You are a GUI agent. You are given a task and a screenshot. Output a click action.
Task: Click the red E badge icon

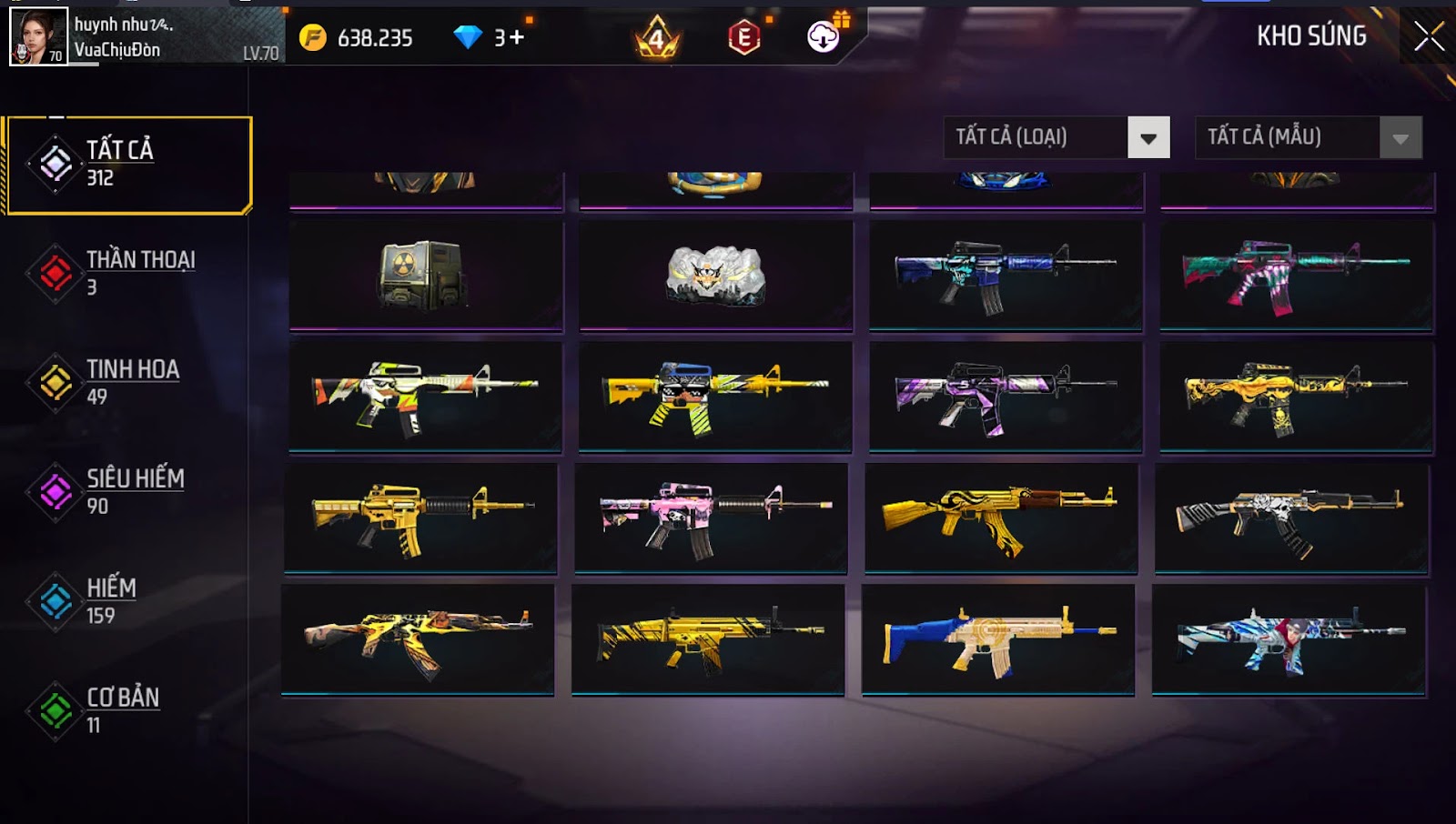click(x=743, y=37)
